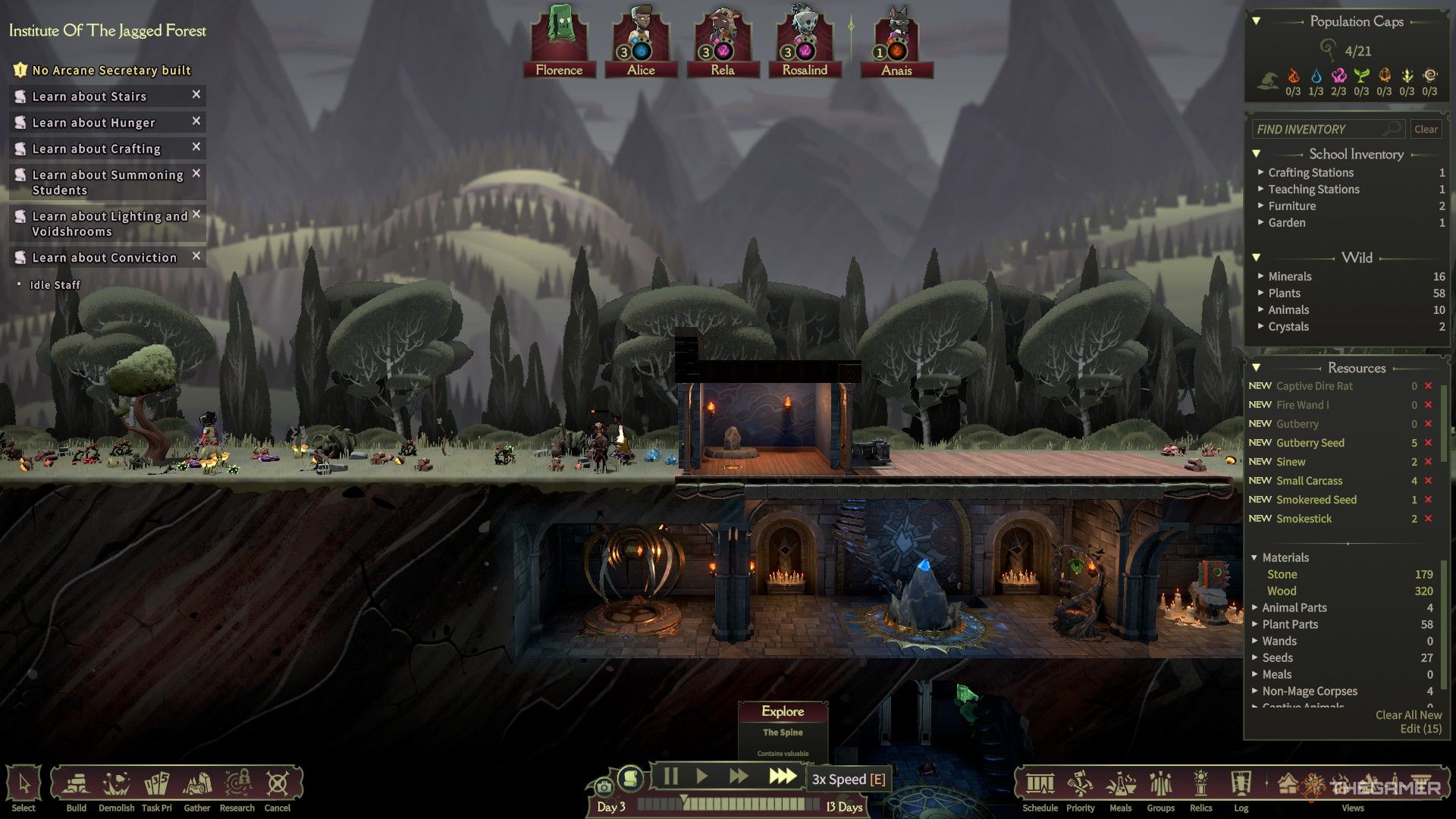Pause the game
This screenshot has height=819, width=1456.
coord(670,777)
